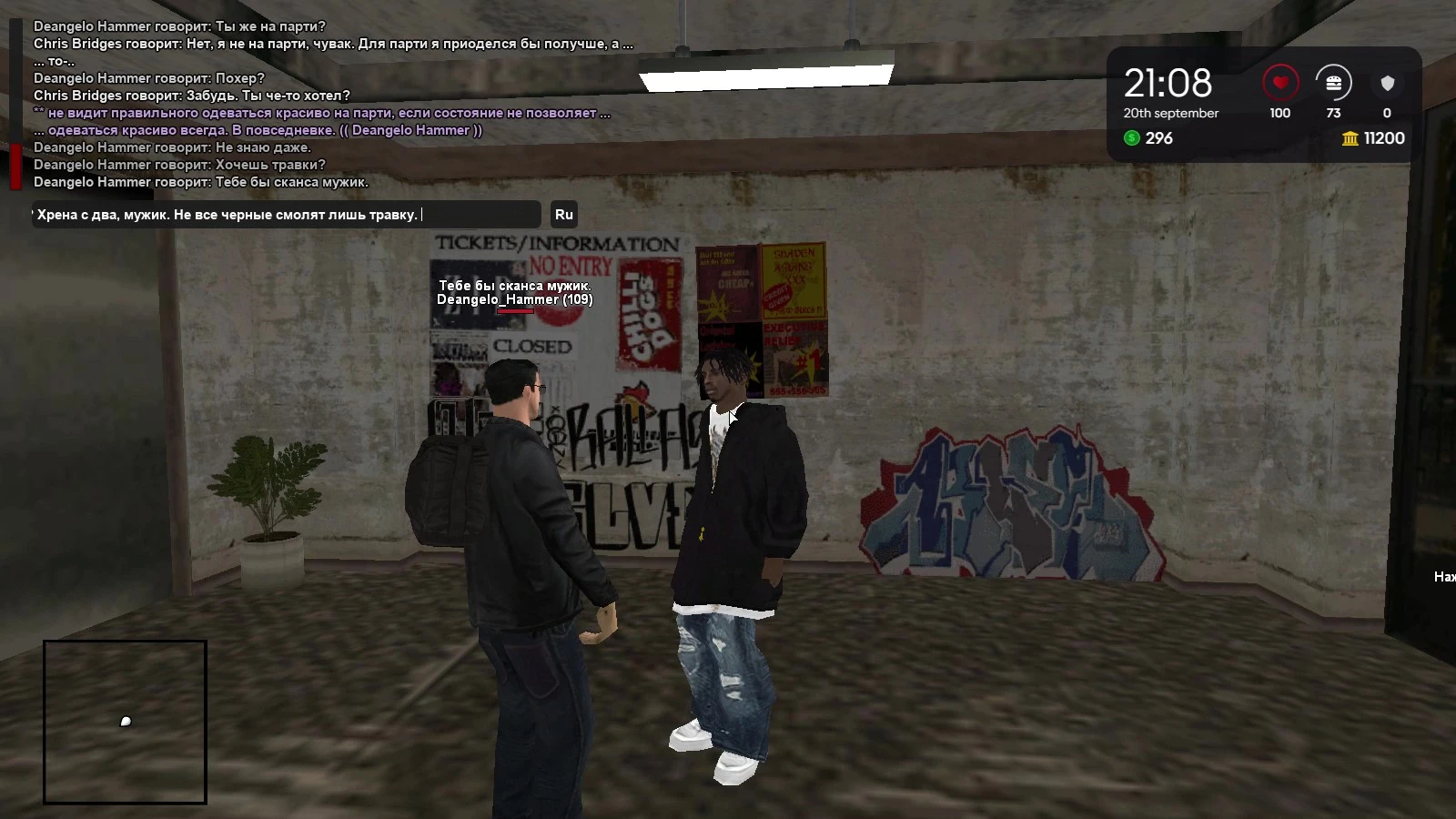Toggle the Ru chat language button
This screenshot has height=819, width=1456.
[564, 215]
